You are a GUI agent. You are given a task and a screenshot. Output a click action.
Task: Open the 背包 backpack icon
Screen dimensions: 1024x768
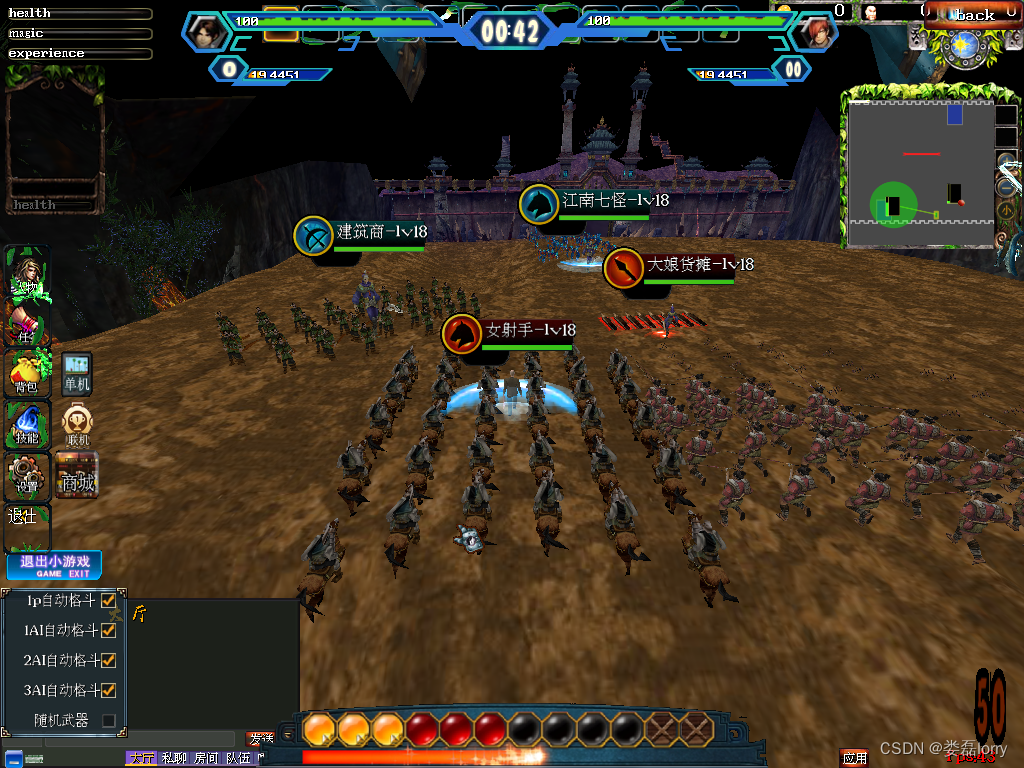[x=26, y=373]
